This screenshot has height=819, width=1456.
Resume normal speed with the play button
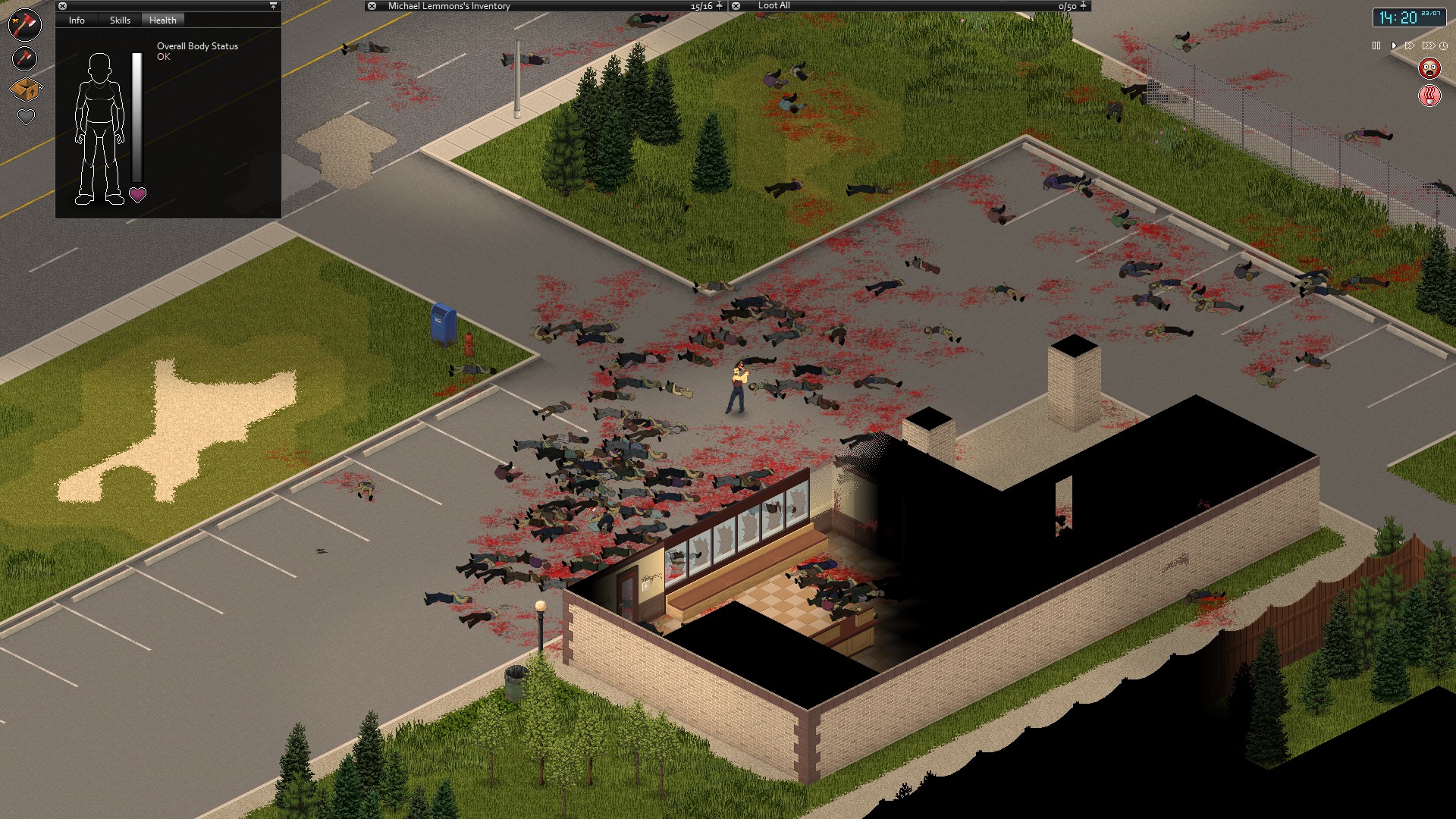(1392, 45)
